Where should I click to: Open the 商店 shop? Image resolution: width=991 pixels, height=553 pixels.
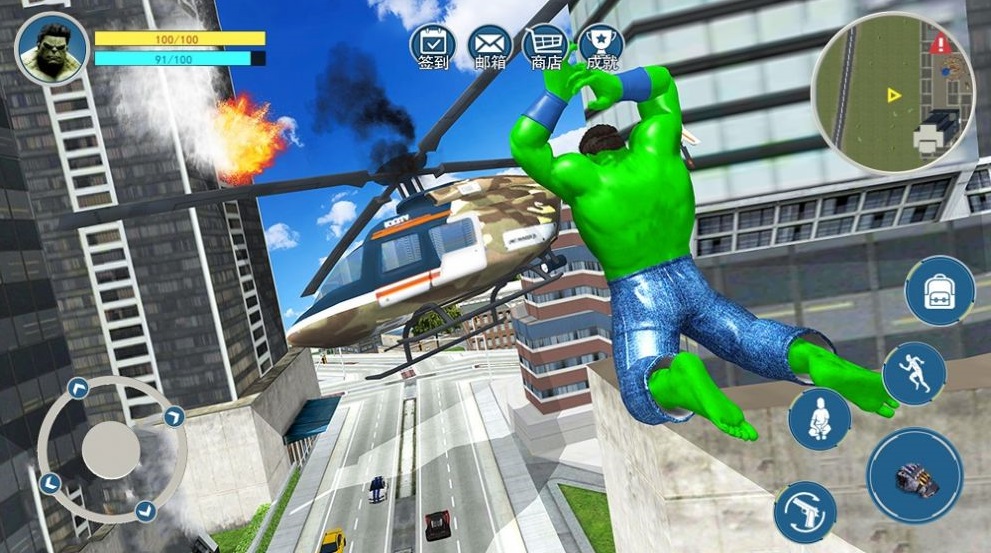click(545, 44)
